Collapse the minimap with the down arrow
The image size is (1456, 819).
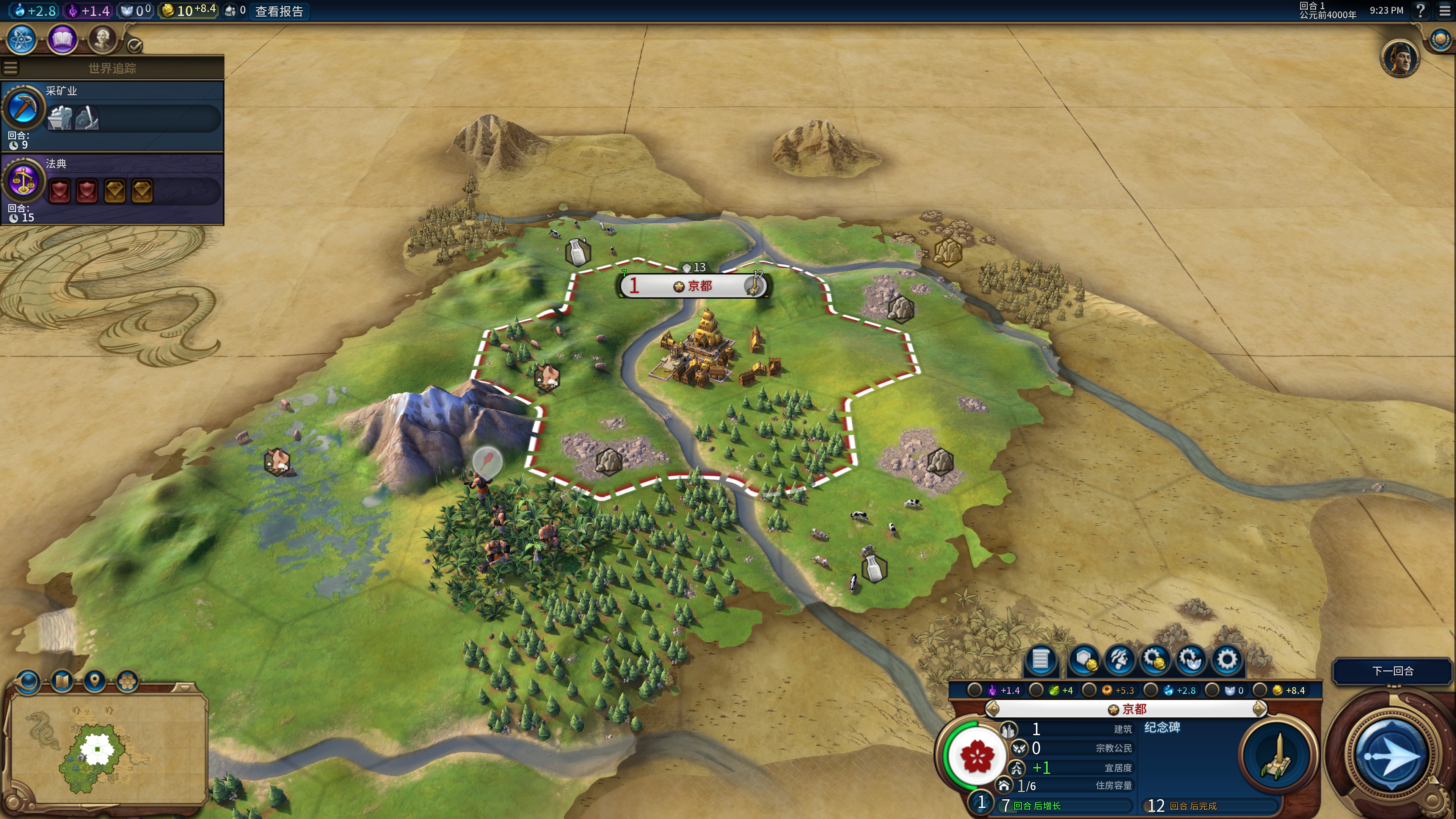[184, 687]
